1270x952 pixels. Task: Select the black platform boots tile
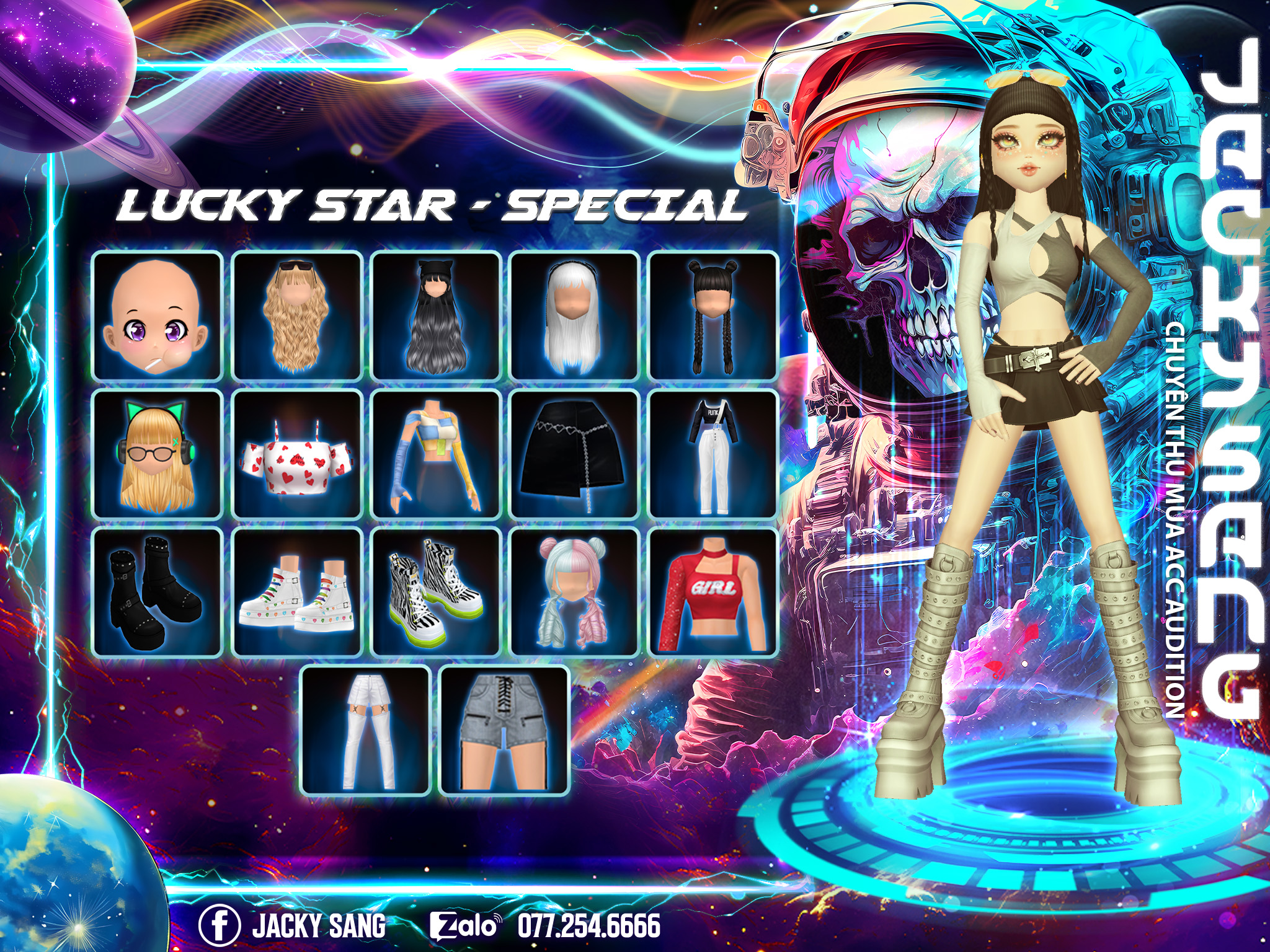(158, 593)
